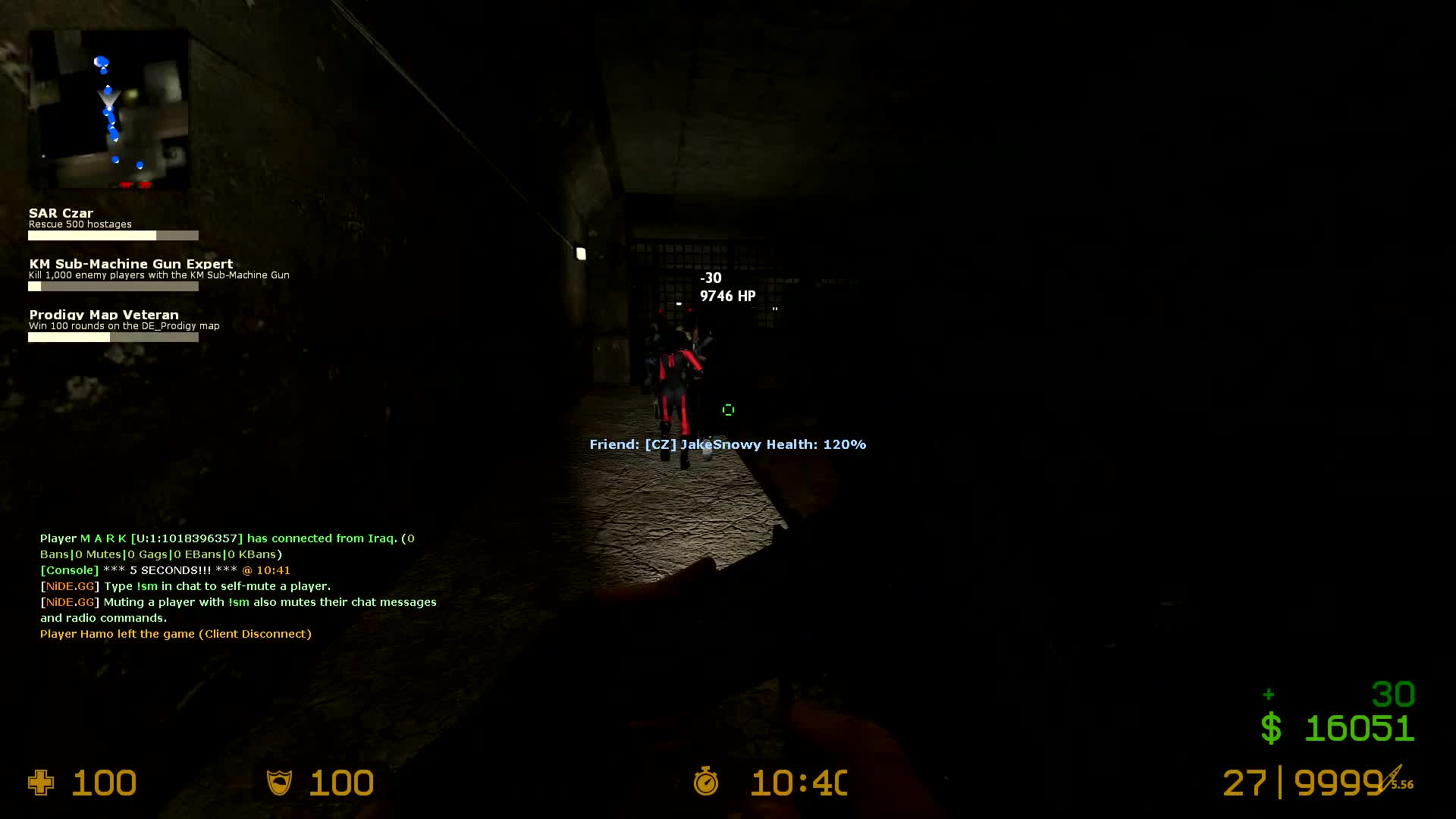Viewport: 1456px width, 819px height.
Task: Click the health cross icon
Action: (x=42, y=783)
